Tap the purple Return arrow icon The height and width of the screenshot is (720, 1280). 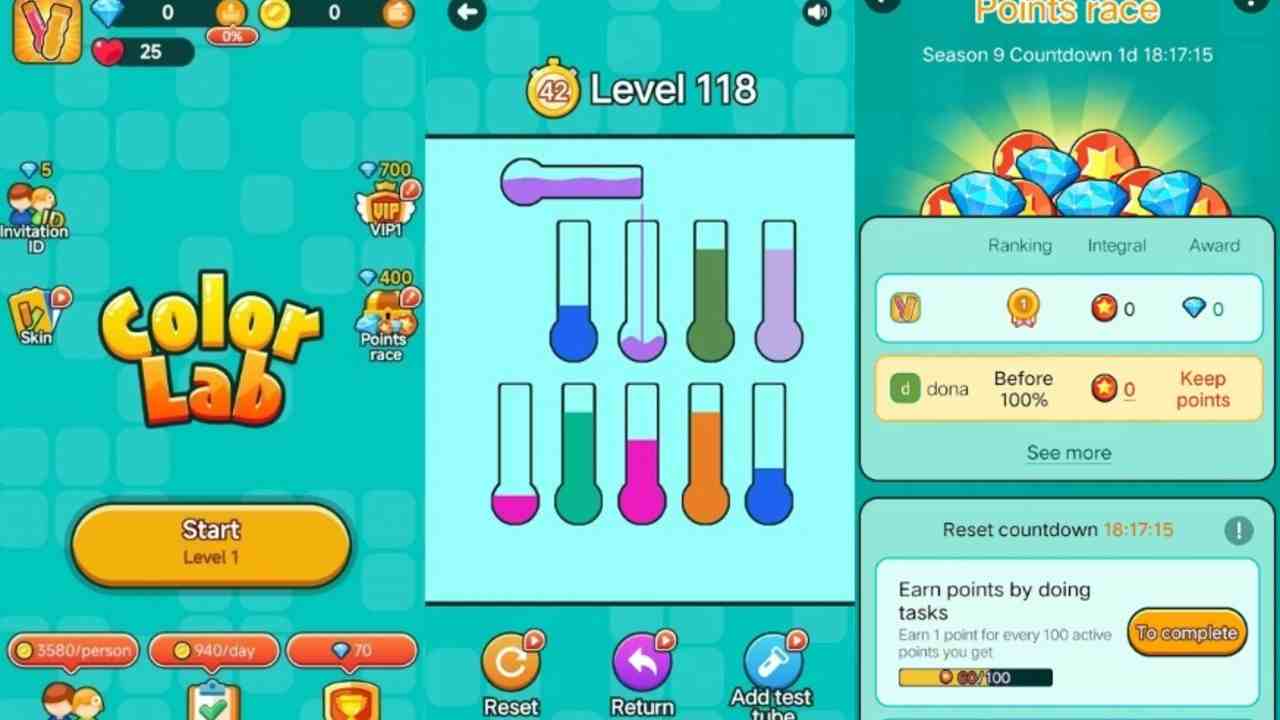point(641,663)
